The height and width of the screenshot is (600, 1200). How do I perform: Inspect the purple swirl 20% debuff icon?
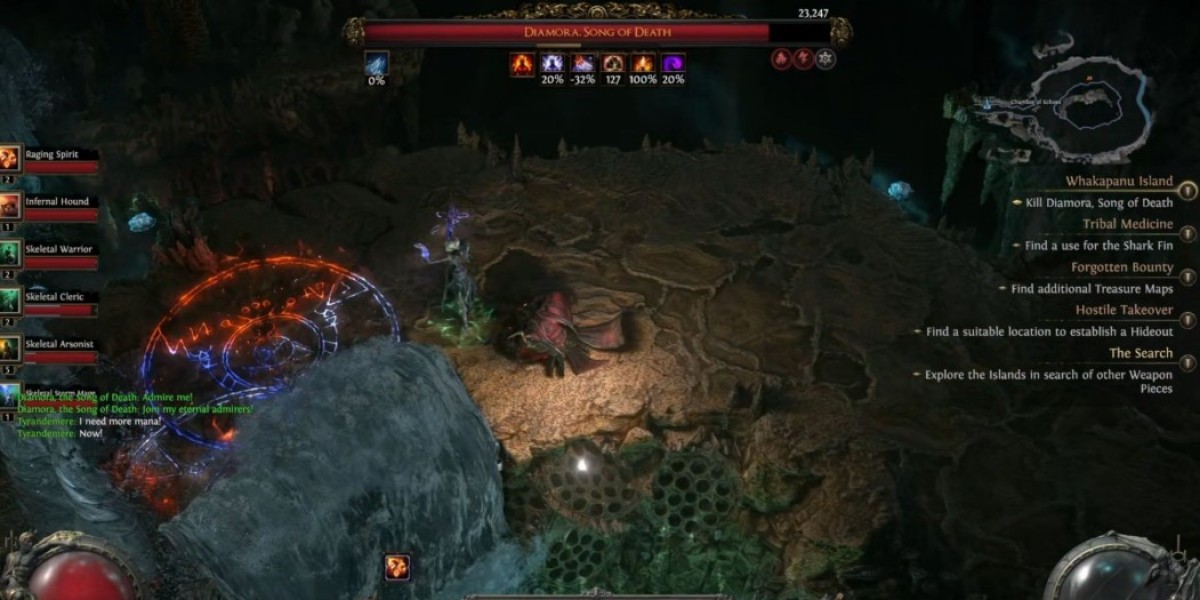pyautogui.click(x=673, y=65)
